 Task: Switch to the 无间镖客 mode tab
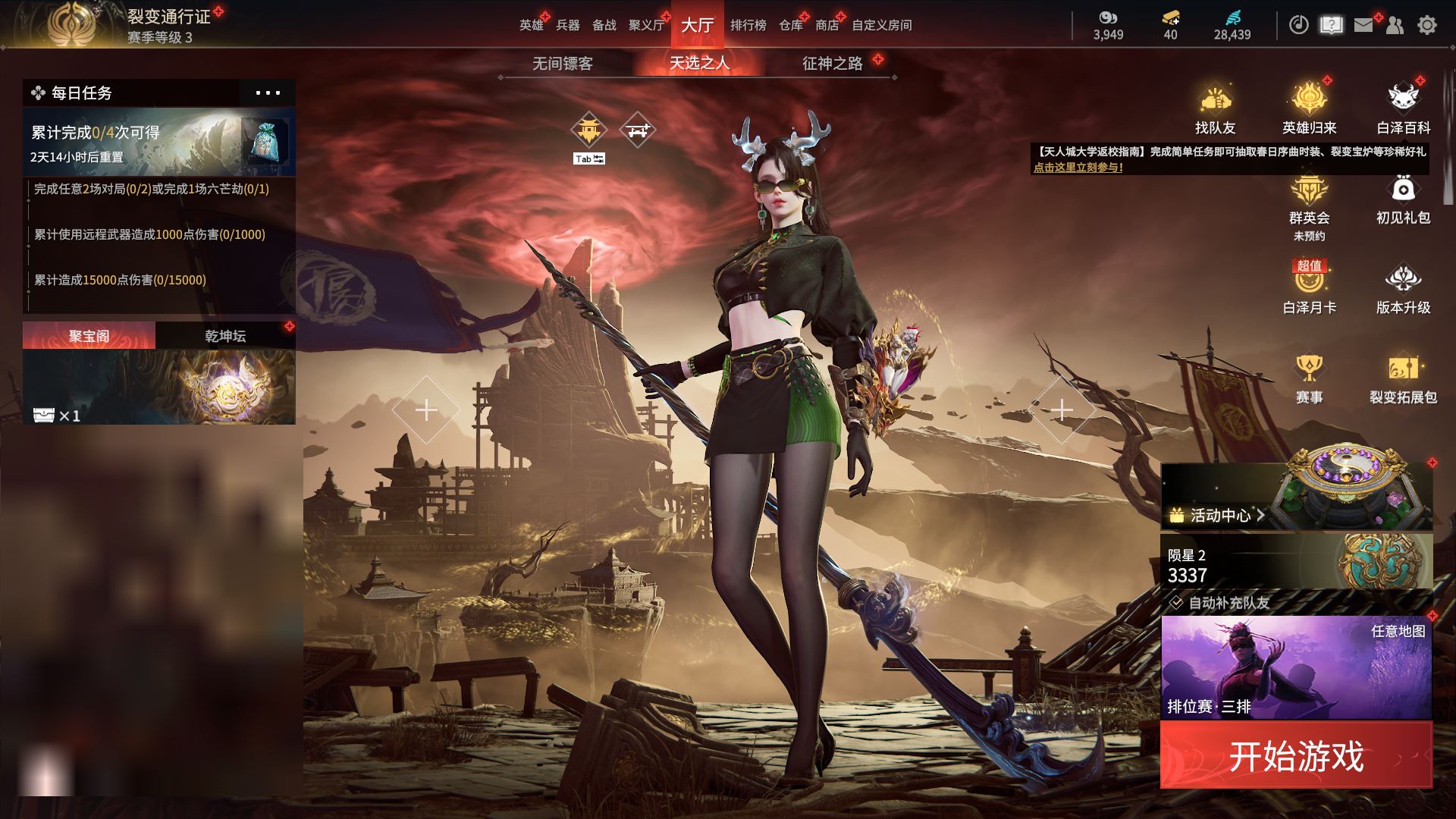[562, 64]
